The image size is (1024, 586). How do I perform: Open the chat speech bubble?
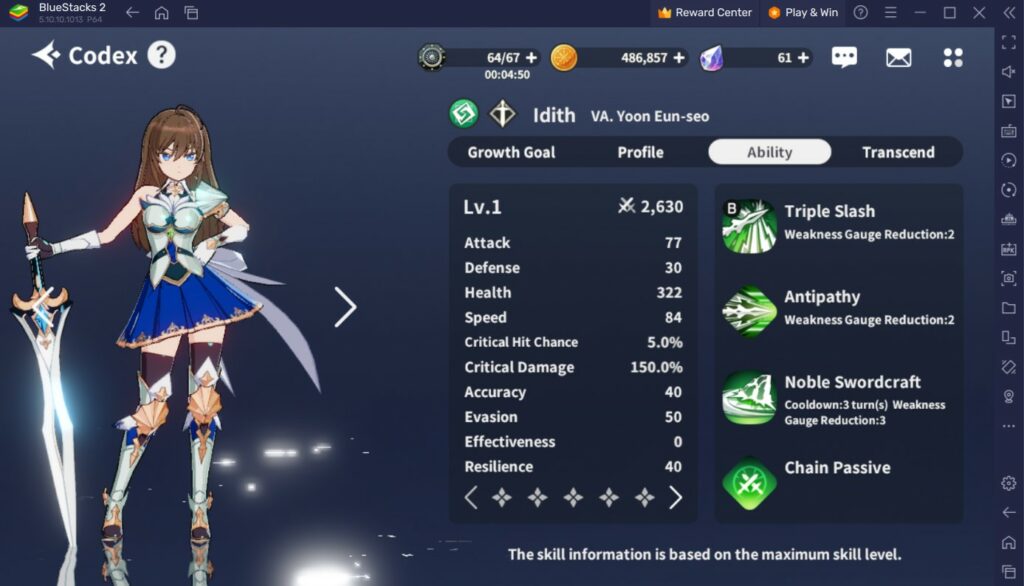pyautogui.click(x=844, y=57)
